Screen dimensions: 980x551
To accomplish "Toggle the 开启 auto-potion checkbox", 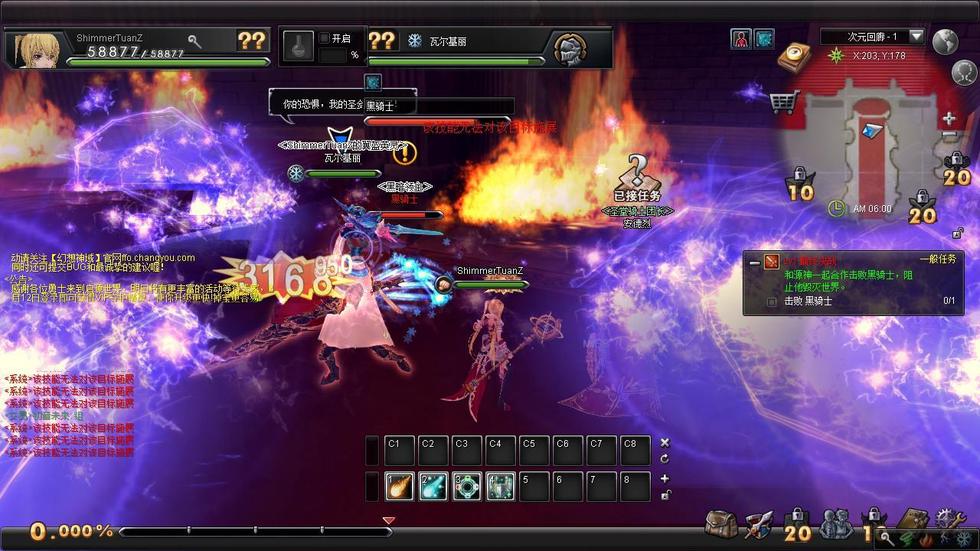I will (x=324, y=38).
